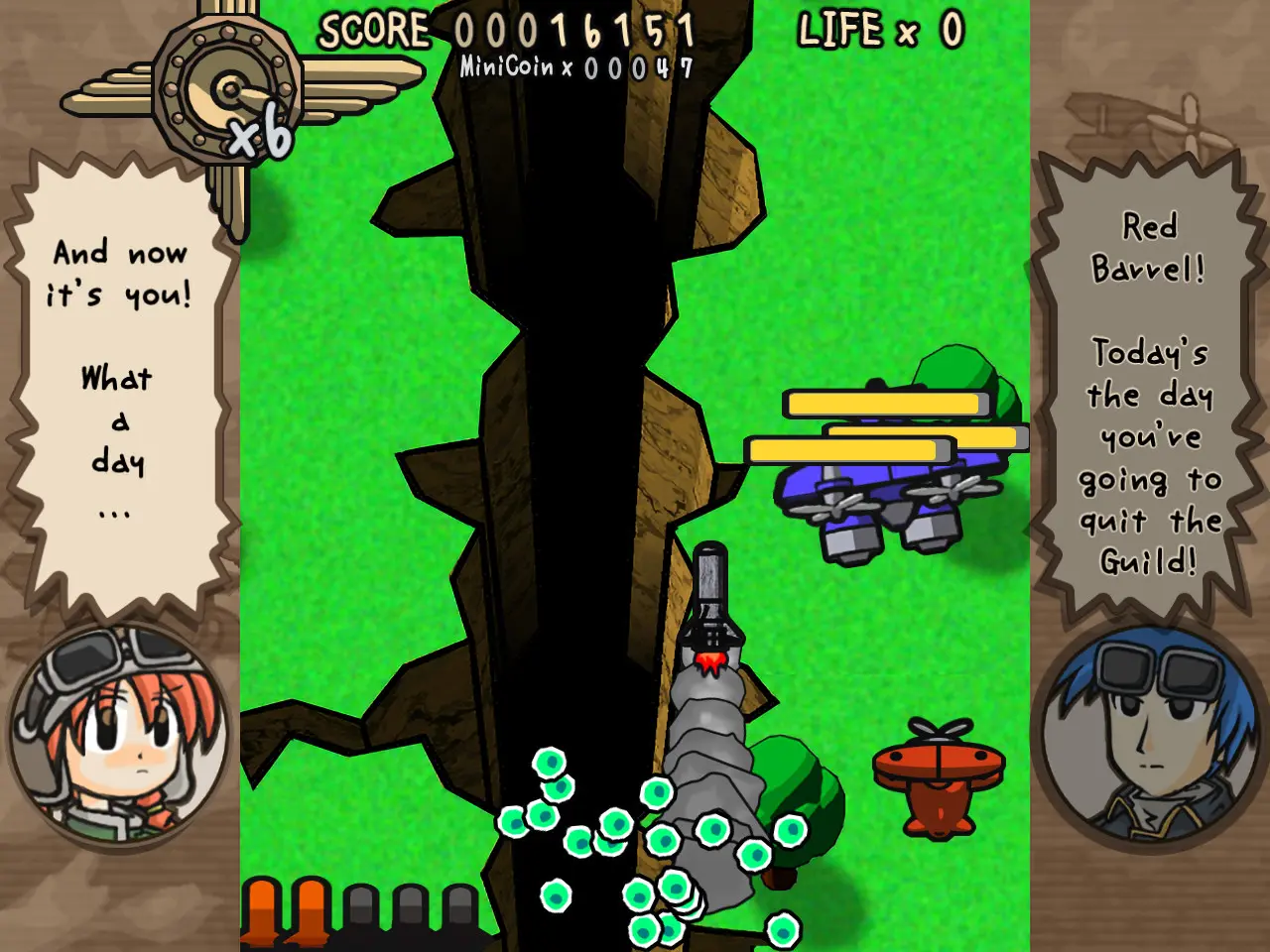Select the gray drill boss sprite
This screenshot has height=952, width=1270.
click(712, 754)
